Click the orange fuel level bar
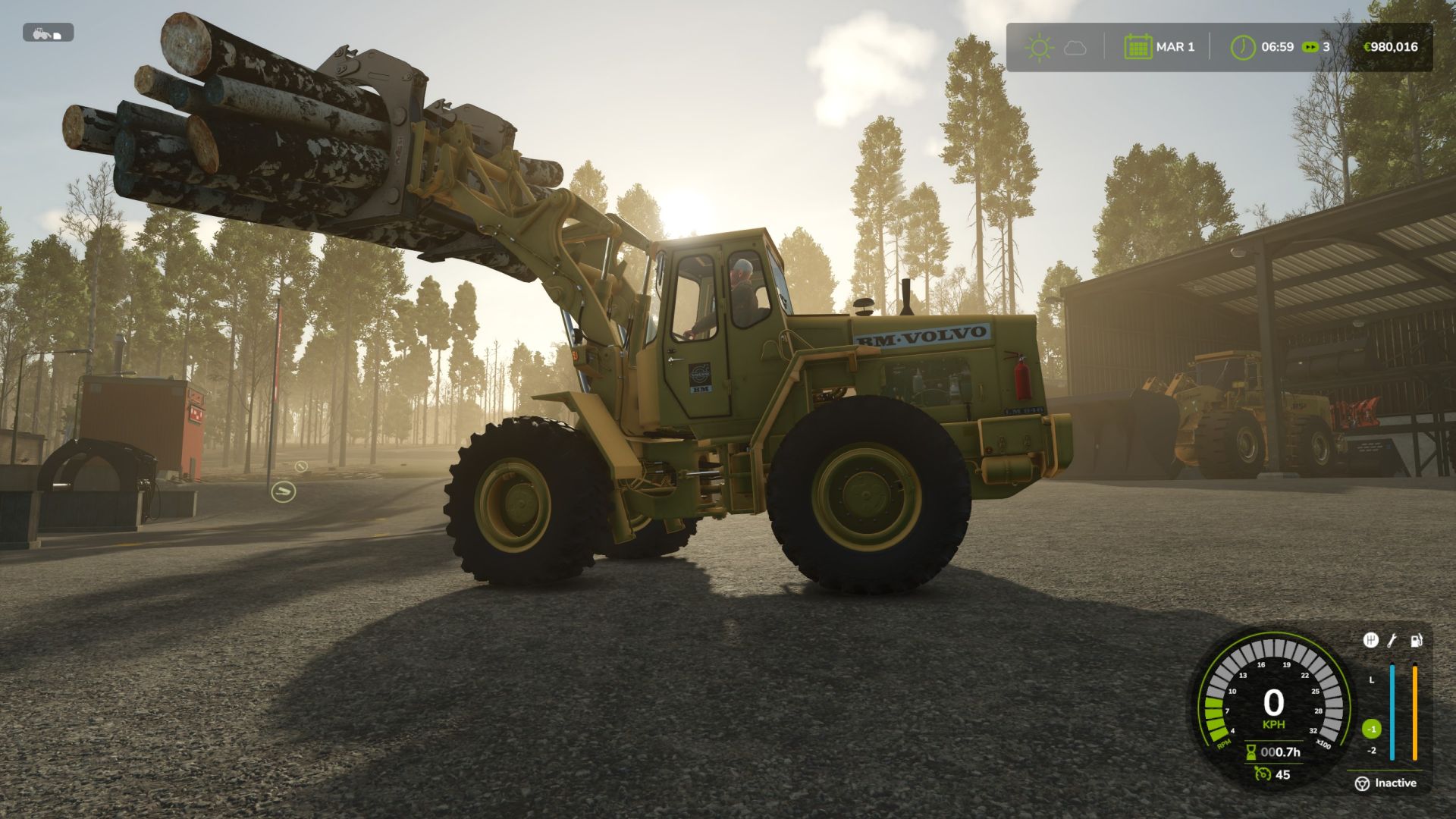Screen dimensions: 1456x819 tap(1414, 711)
